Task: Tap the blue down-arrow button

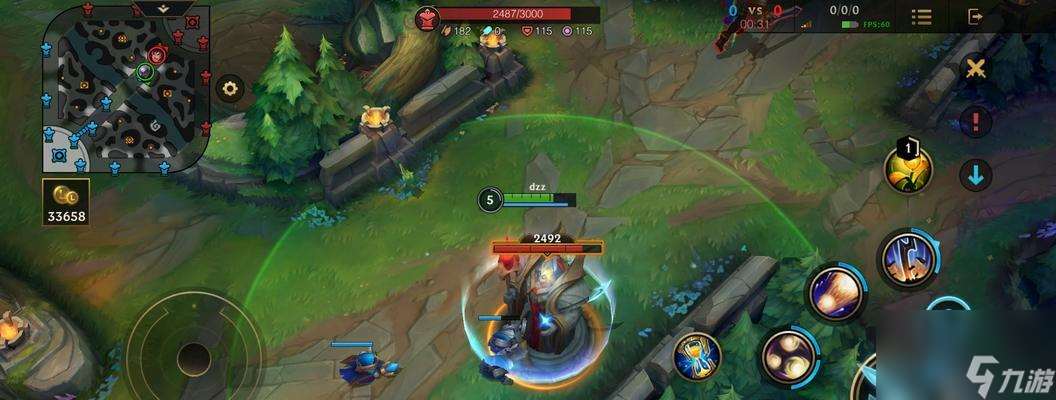Action: 975,175
